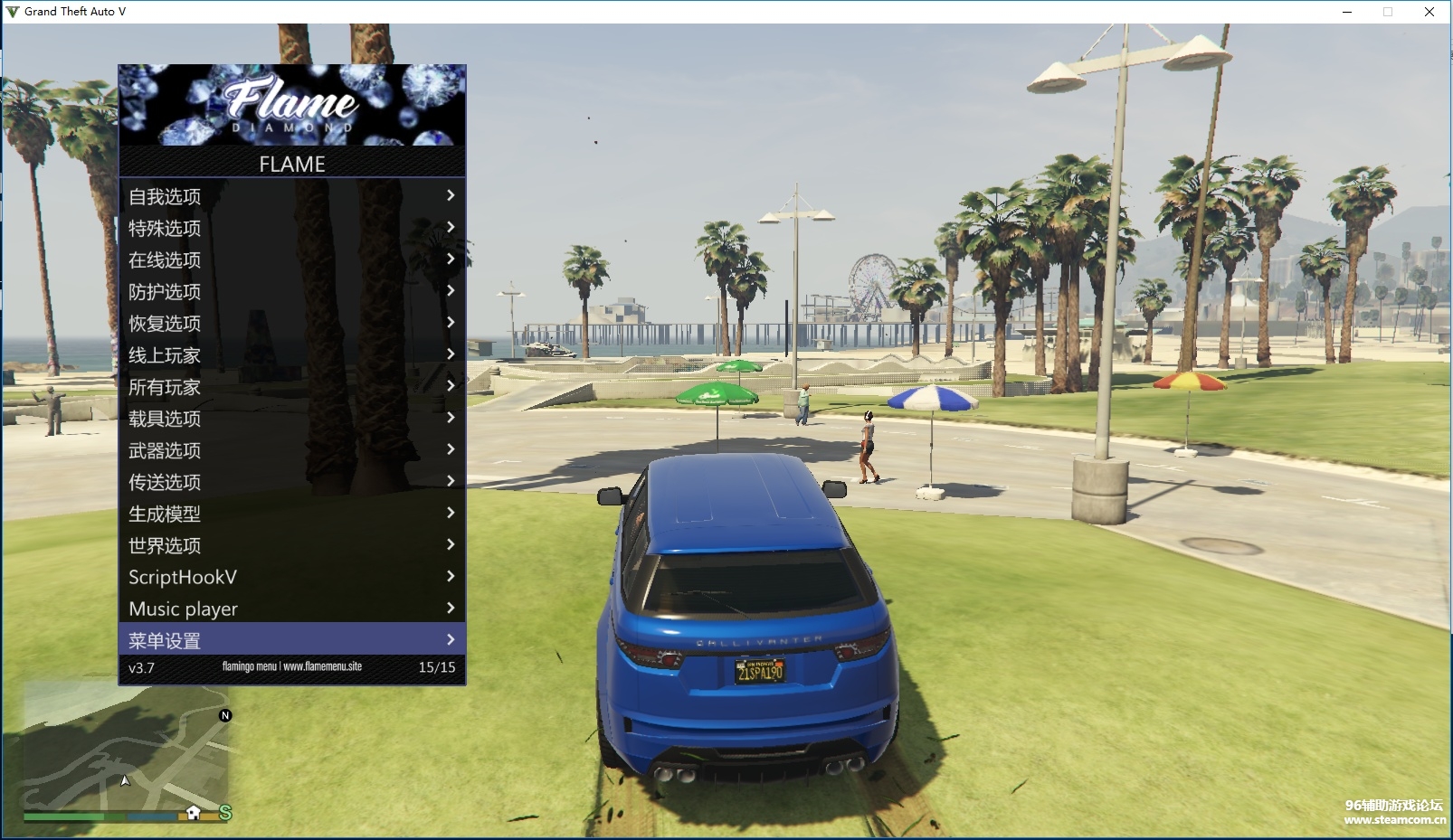This screenshot has width=1453, height=840.
Task: Open 生成模型 menu entry
Action: 291,514
